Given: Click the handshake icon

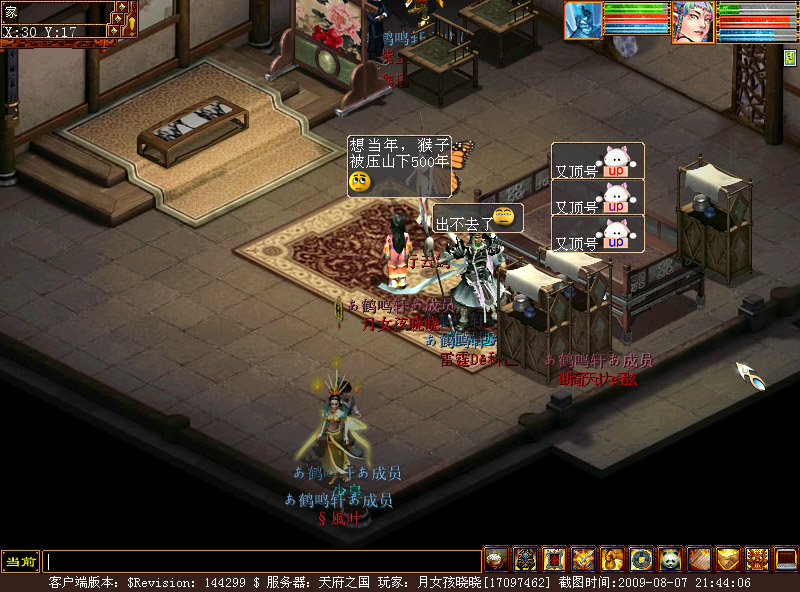Looking at the screenshot, I should 728,560.
